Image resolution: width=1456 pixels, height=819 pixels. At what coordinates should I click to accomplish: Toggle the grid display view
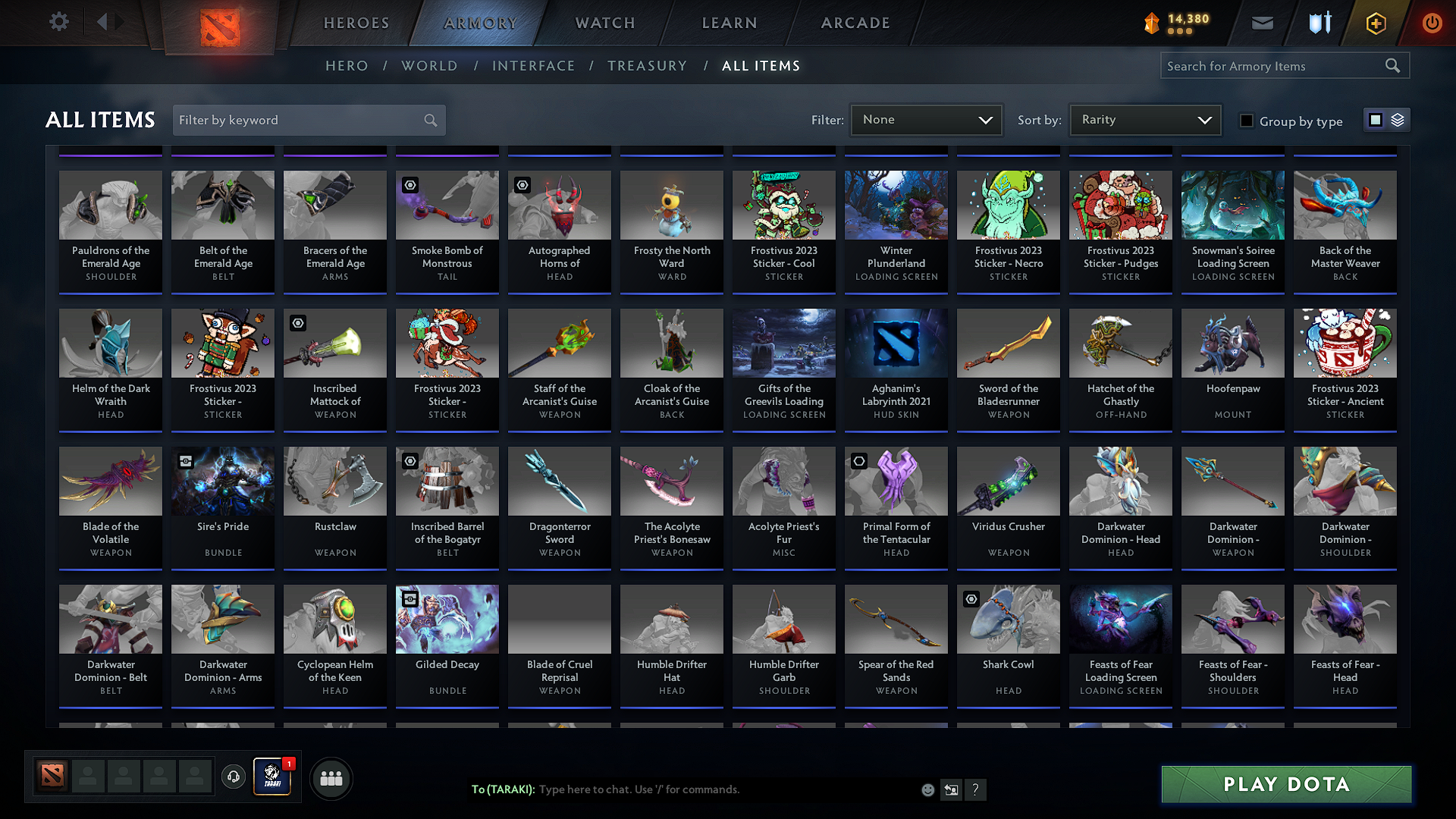1375,119
